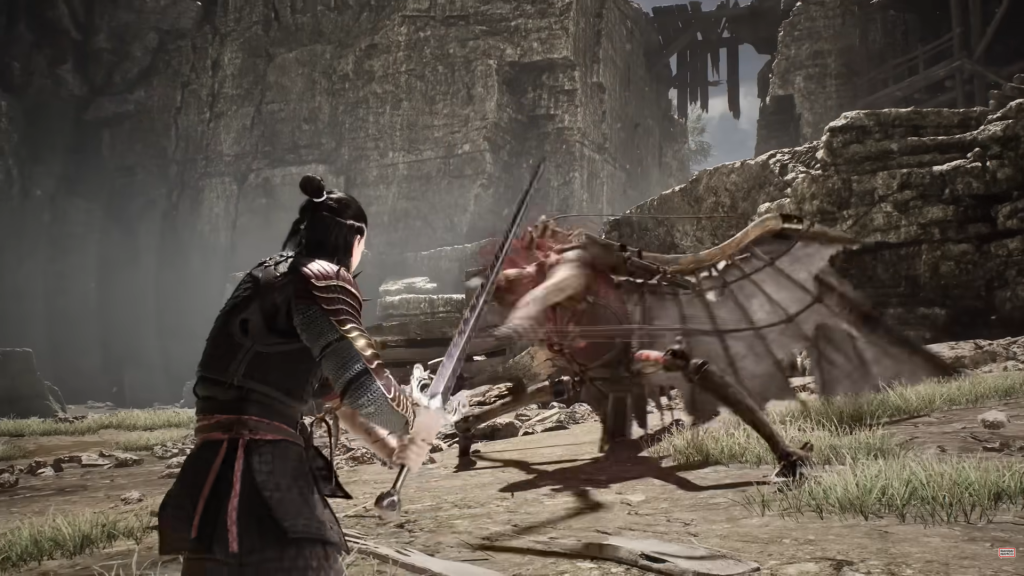Click the red-bordered channel watermark logo
Viewport: 1024px width, 576px height.
tap(1005, 553)
